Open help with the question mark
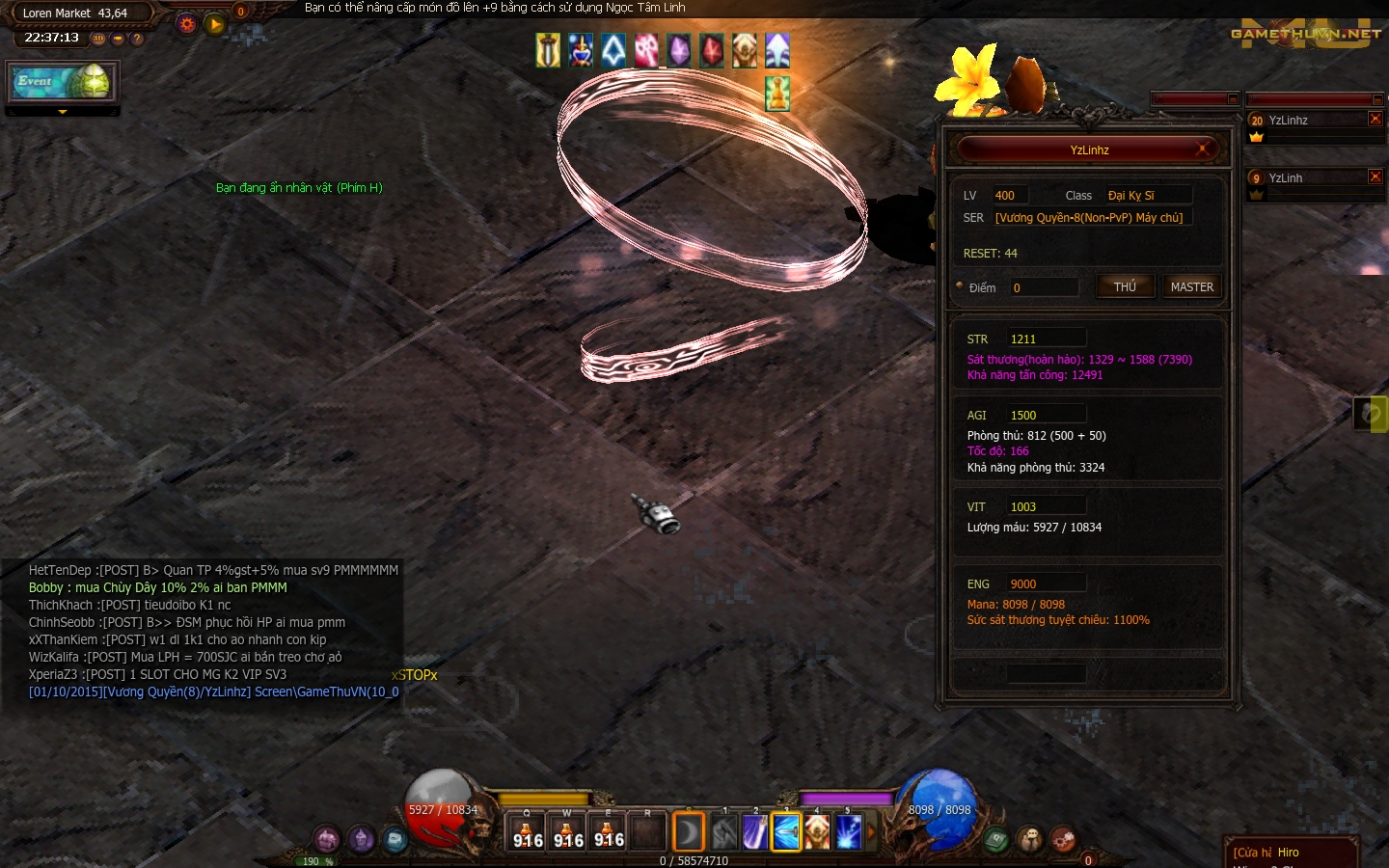Image resolution: width=1389 pixels, height=868 pixels. coord(137,39)
